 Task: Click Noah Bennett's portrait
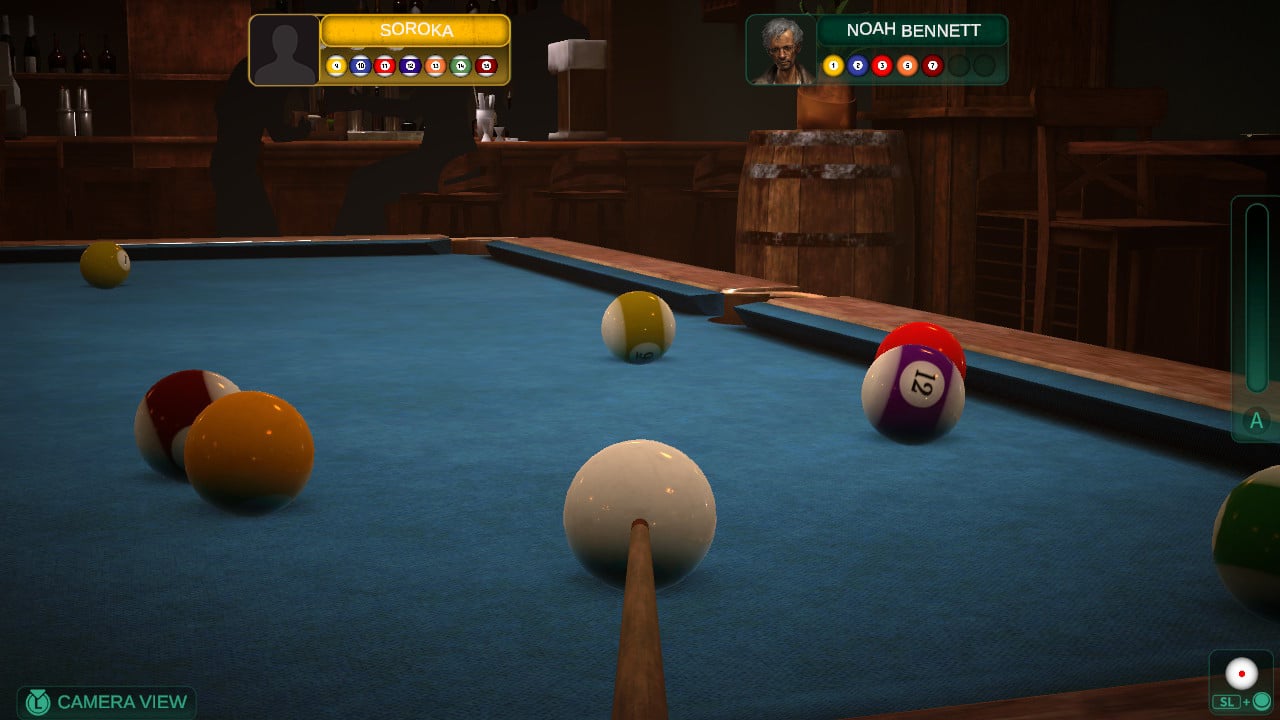781,50
